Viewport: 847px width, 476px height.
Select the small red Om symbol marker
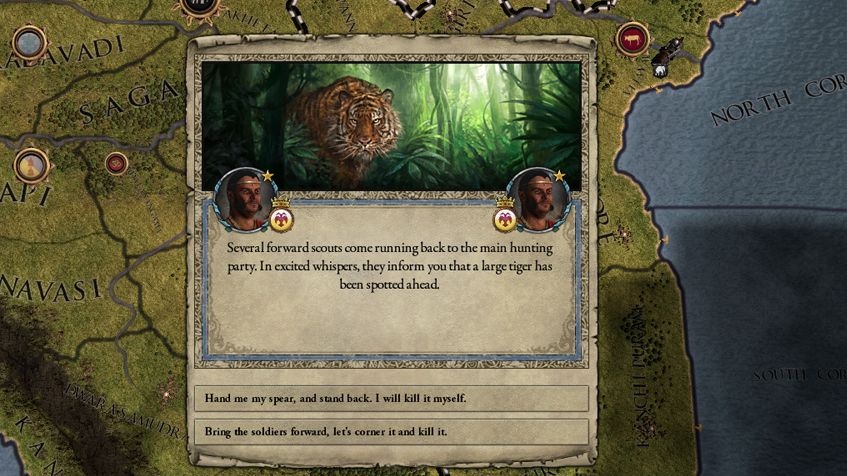coord(117,163)
